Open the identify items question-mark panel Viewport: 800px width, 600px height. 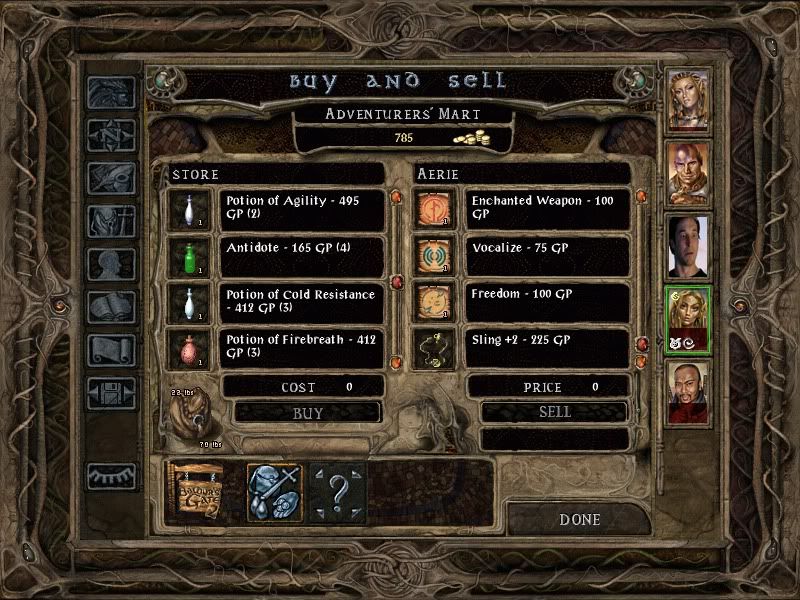click(337, 491)
